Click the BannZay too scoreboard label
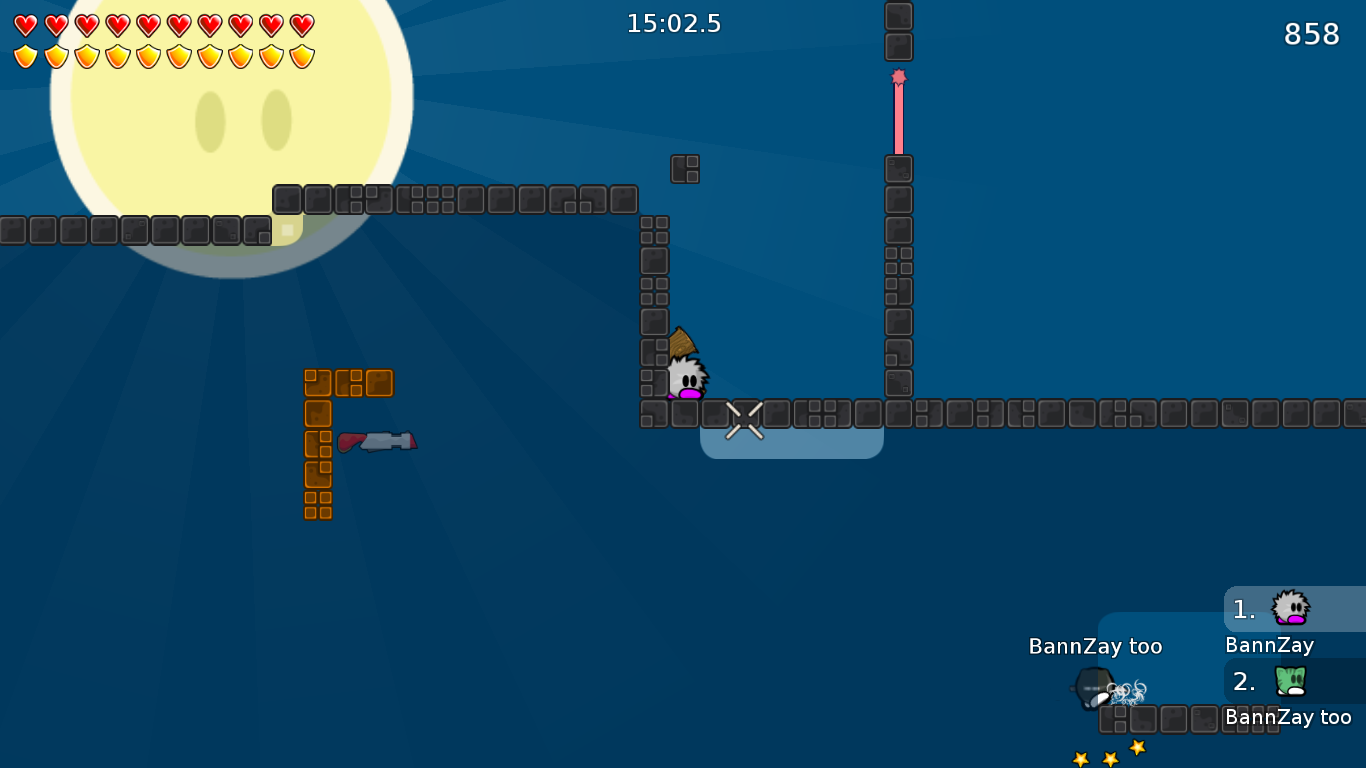 click(x=1290, y=717)
